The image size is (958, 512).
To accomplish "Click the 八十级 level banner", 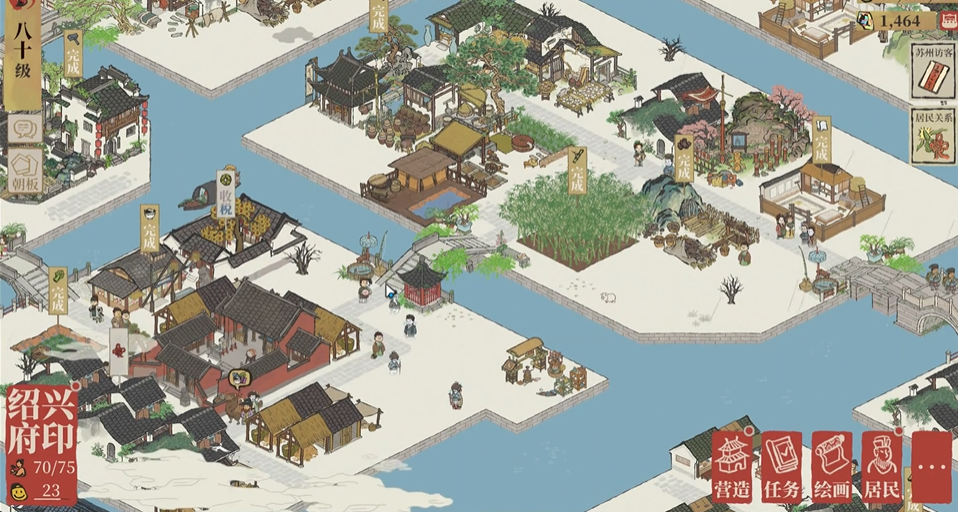I will pos(22,50).
